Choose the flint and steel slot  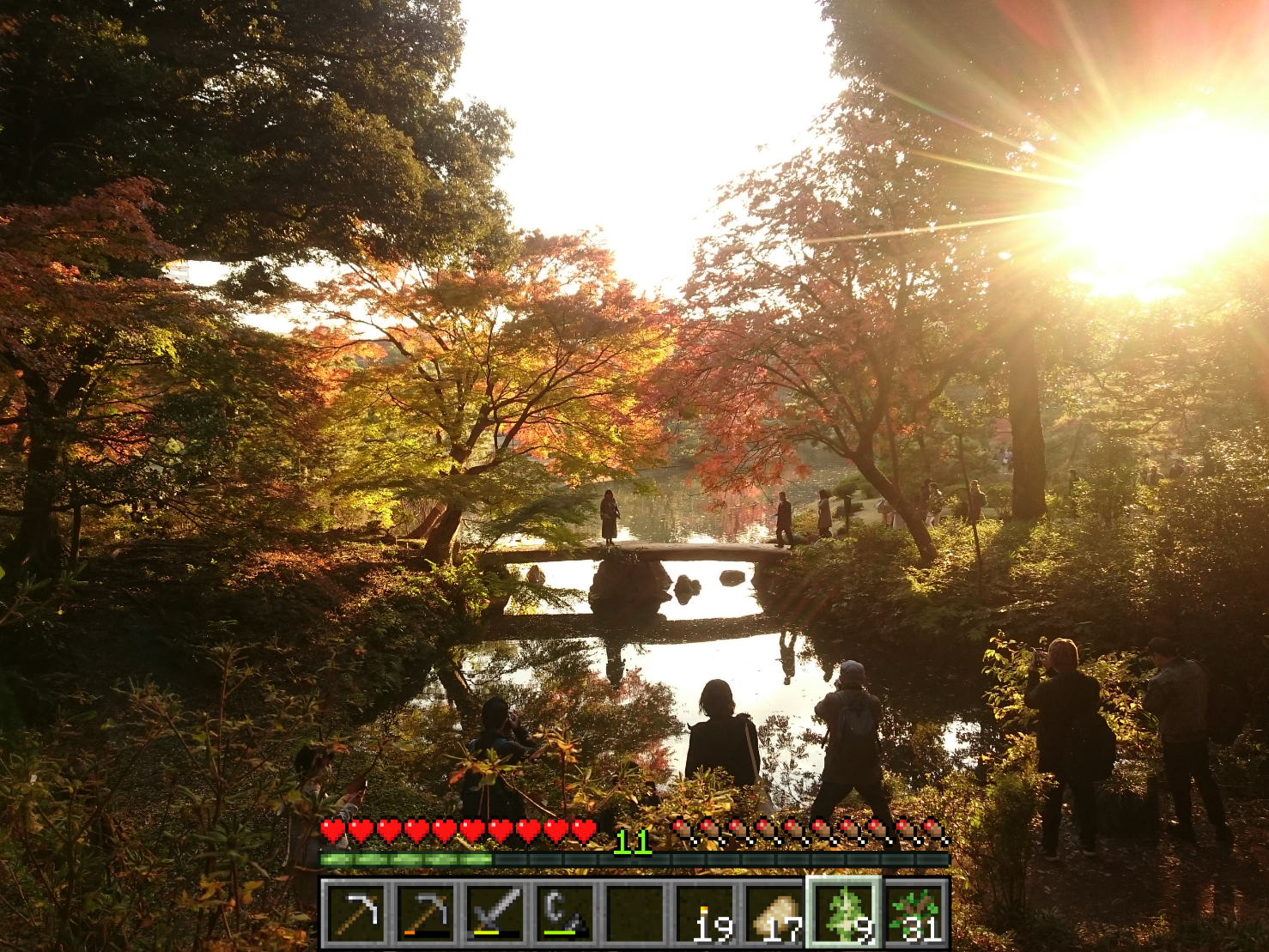[x=566, y=913]
